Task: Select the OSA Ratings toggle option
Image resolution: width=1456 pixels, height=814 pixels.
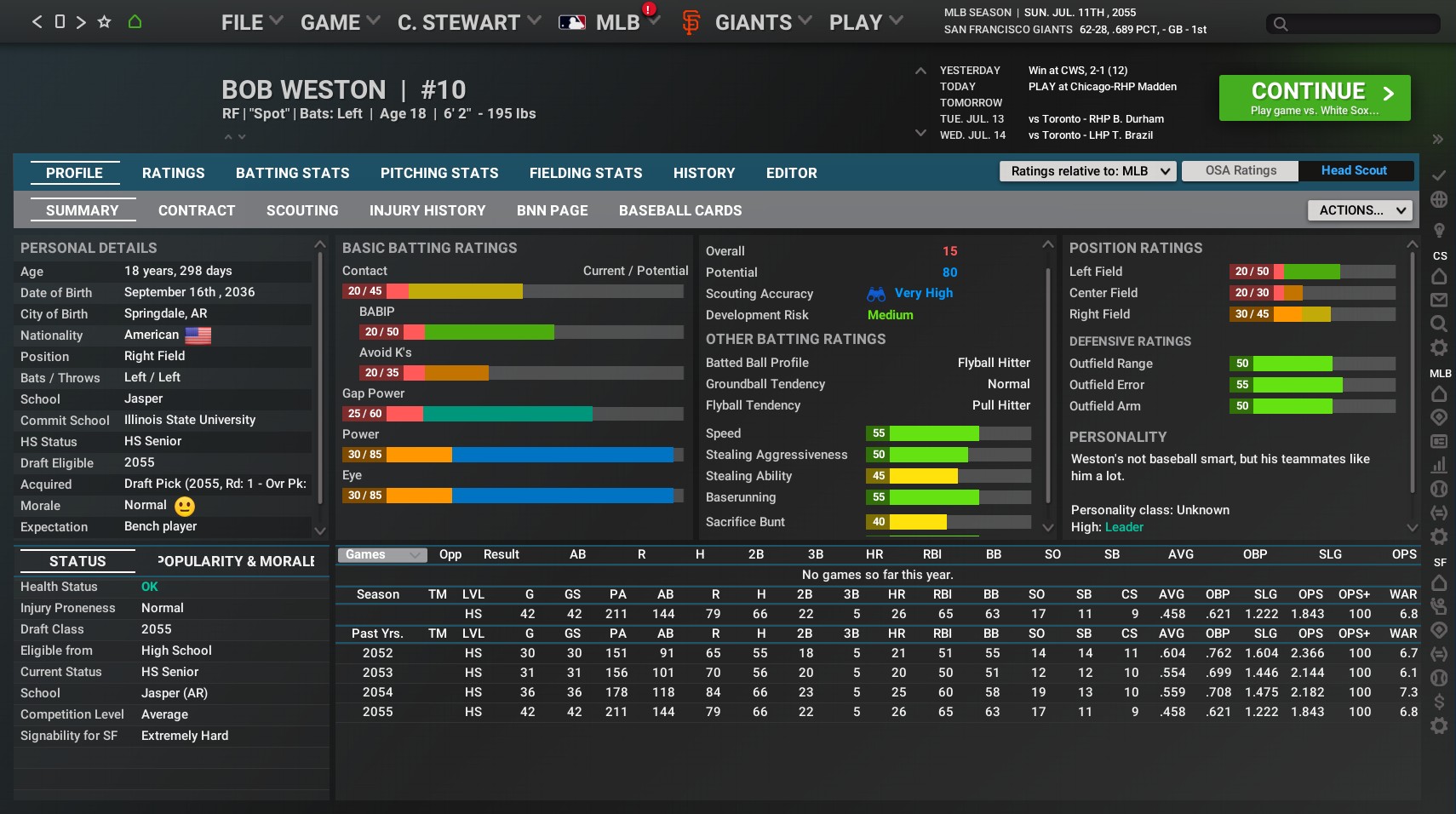Action: click(x=1239, y=170)
